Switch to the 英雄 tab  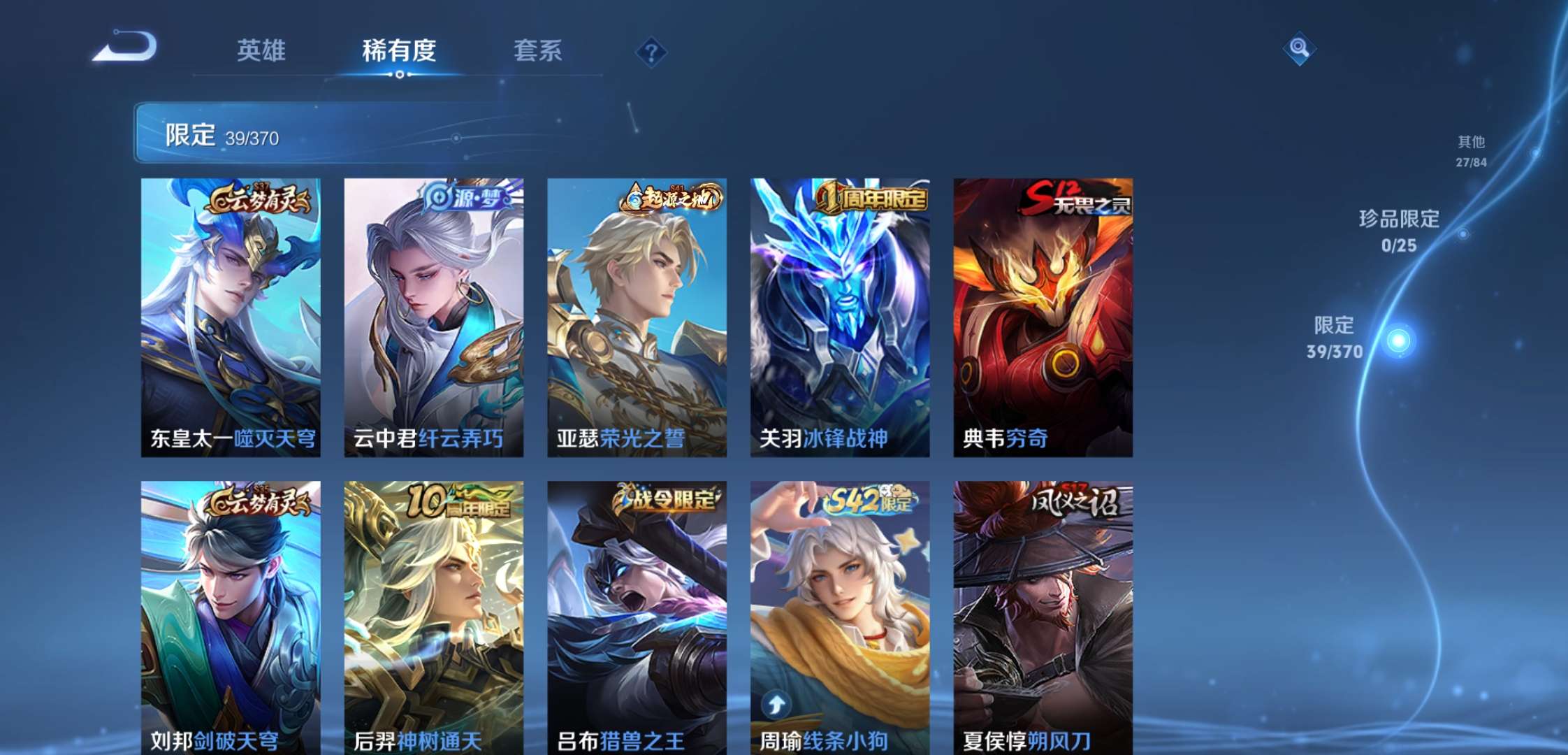262,51
